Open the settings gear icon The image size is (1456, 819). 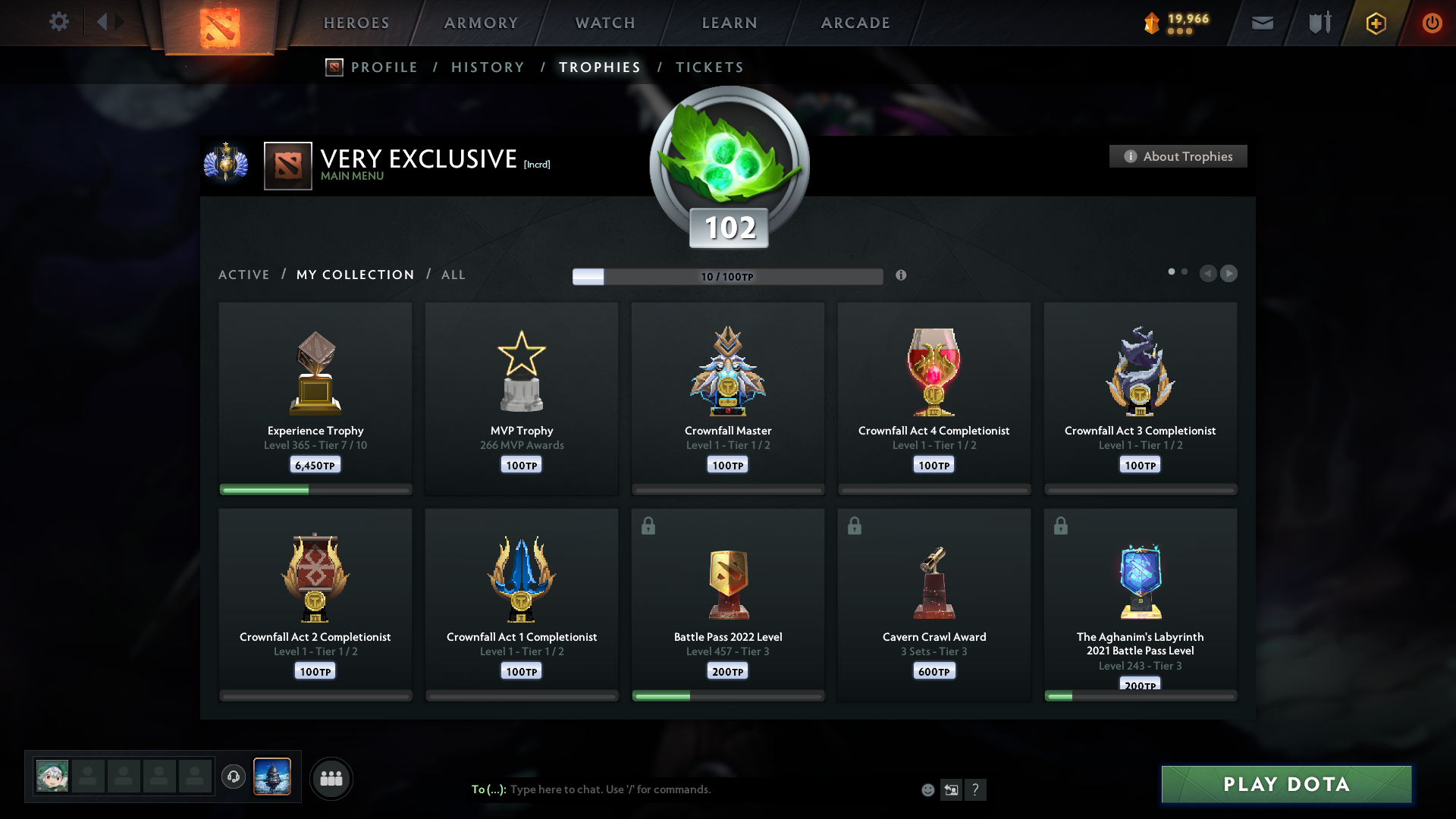[59, 22]
